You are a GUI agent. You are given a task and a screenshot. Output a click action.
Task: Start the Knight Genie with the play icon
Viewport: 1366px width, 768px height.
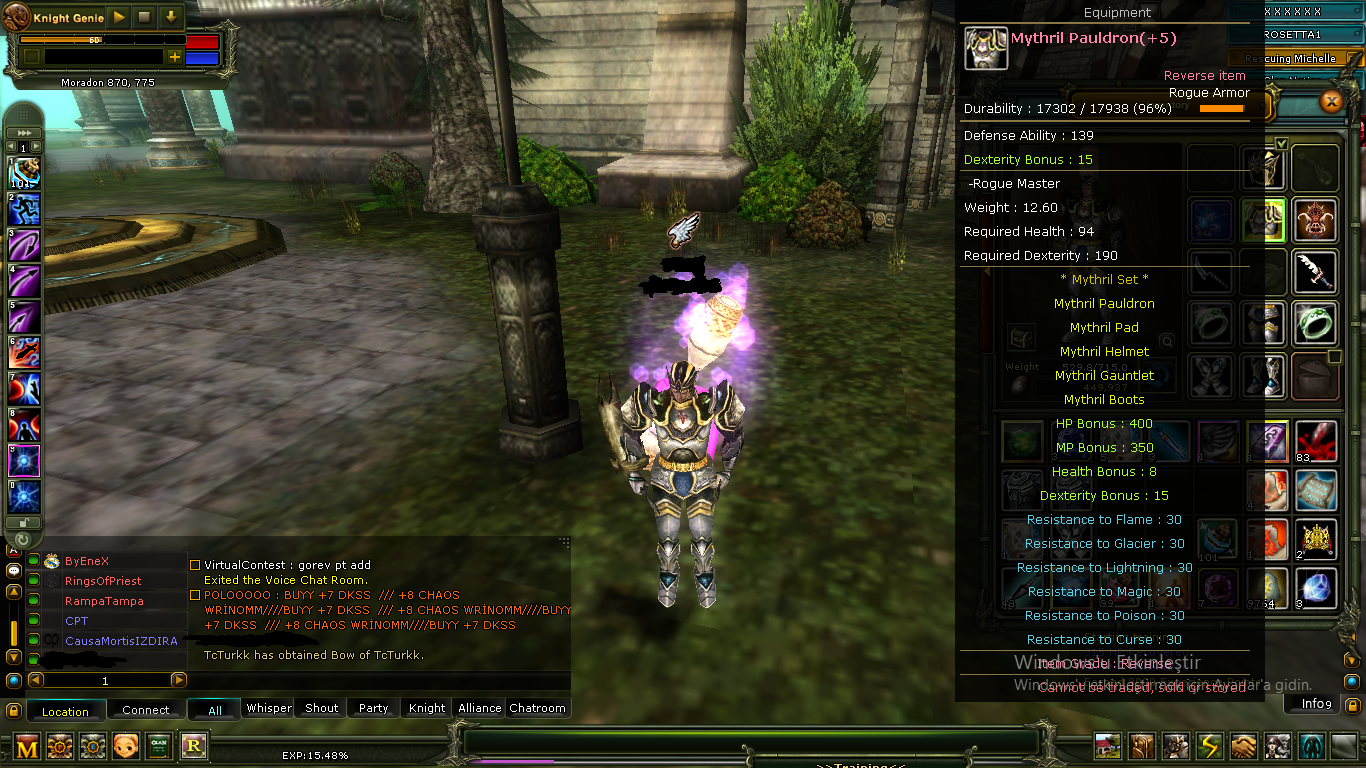[118, 17]
